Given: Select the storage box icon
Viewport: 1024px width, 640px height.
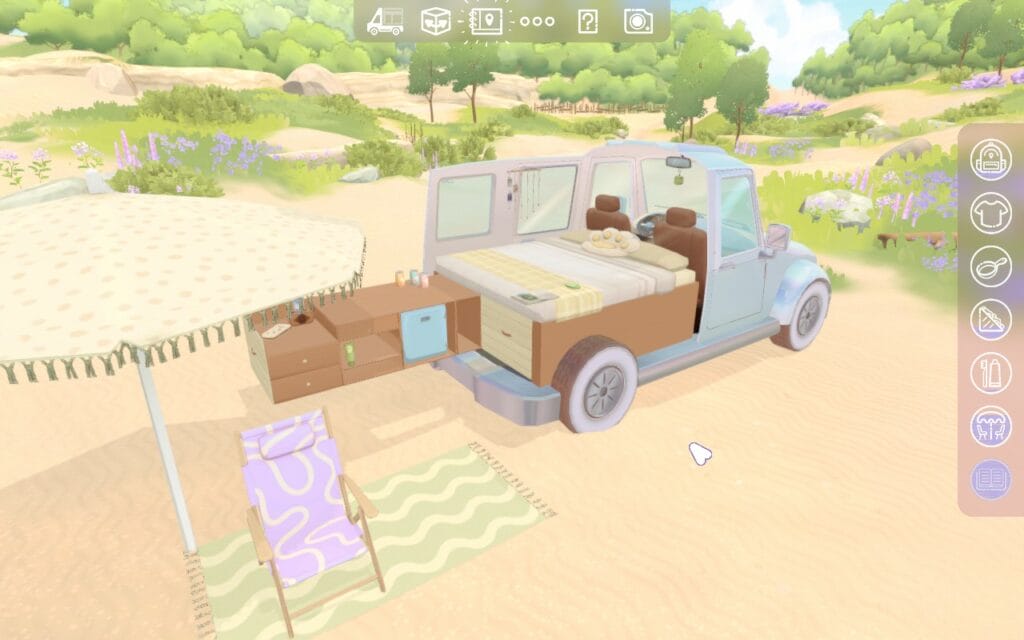Looking at the screenshot, I should click(x=435, y=21).
